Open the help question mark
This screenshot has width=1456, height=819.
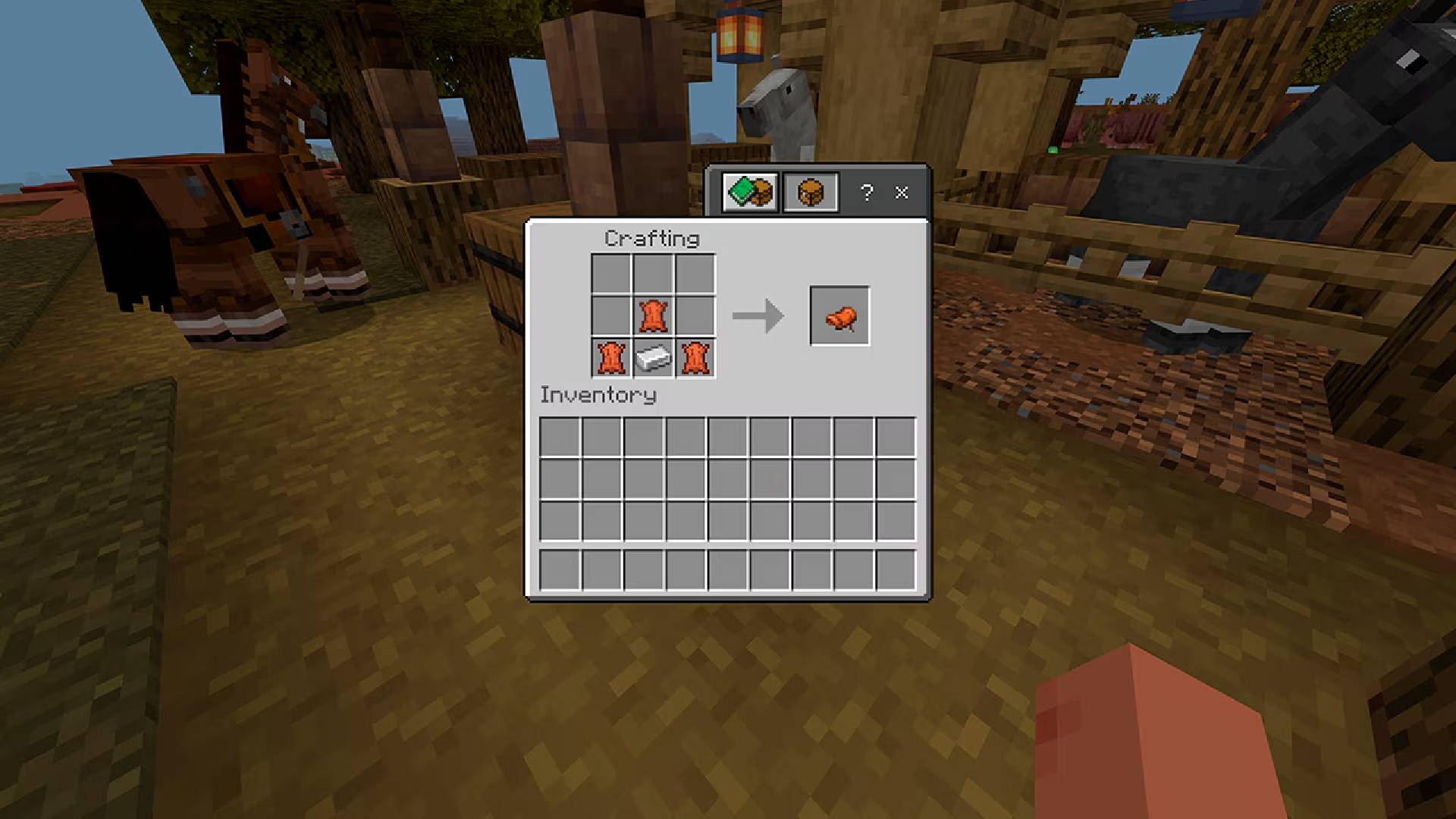click(x=867, y=193)
